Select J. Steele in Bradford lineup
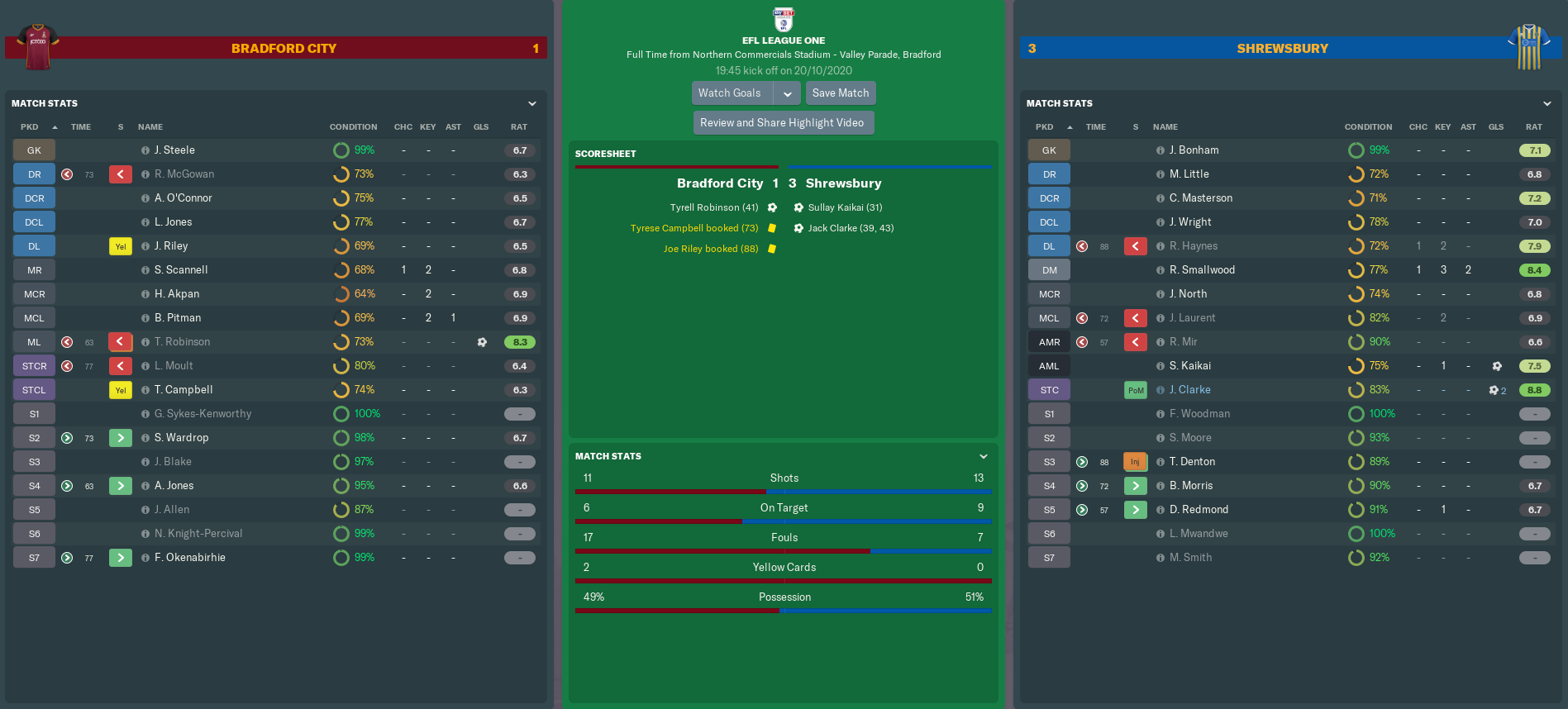This screenshot has width=1568, height=709. (x=174, y=150)
